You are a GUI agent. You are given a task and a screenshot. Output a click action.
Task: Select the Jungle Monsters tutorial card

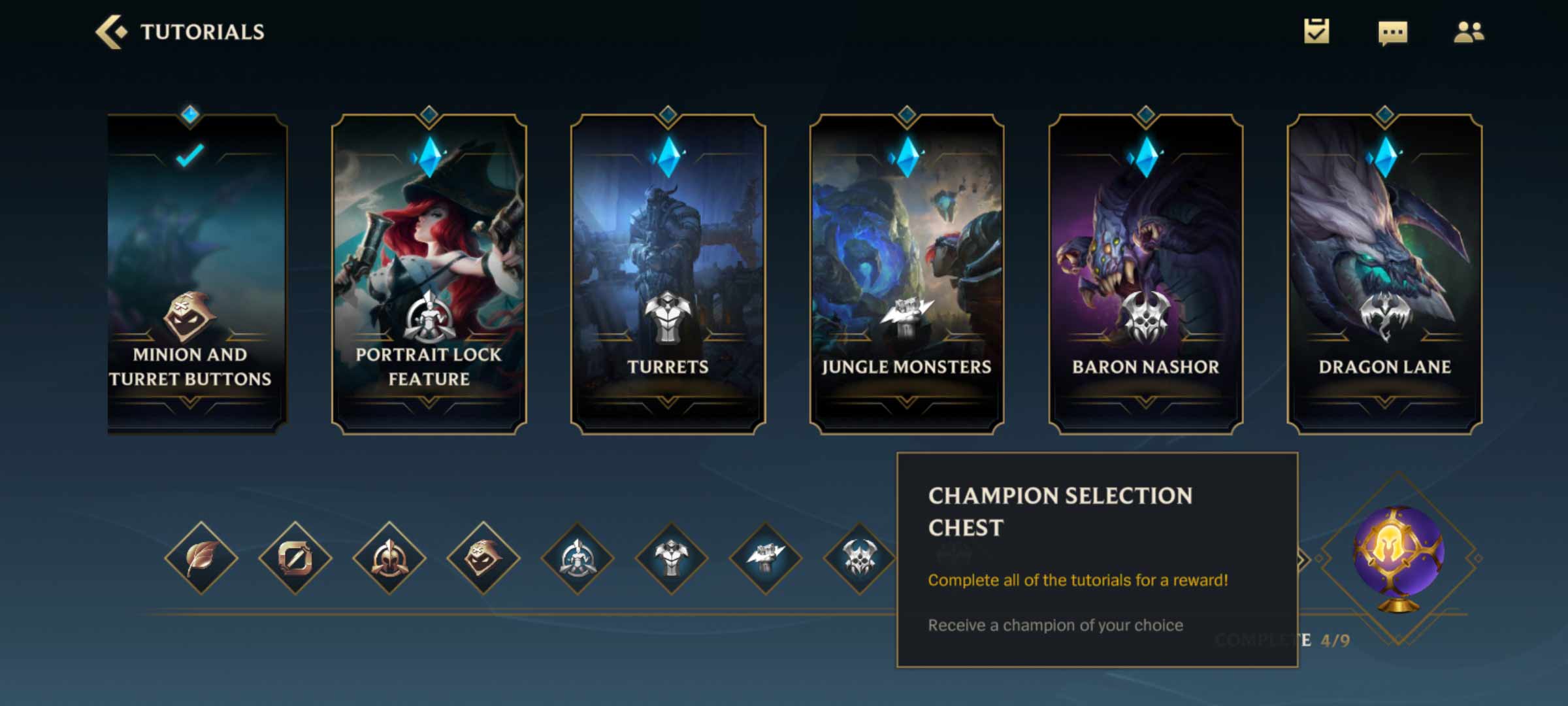pos(906,275)
